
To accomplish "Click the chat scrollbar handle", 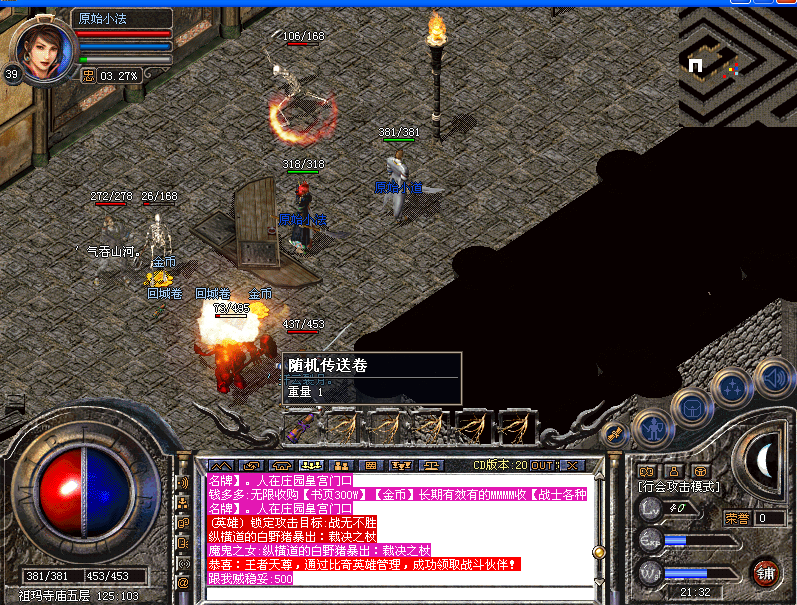I will pyautogui.click(x=599, y=551).
